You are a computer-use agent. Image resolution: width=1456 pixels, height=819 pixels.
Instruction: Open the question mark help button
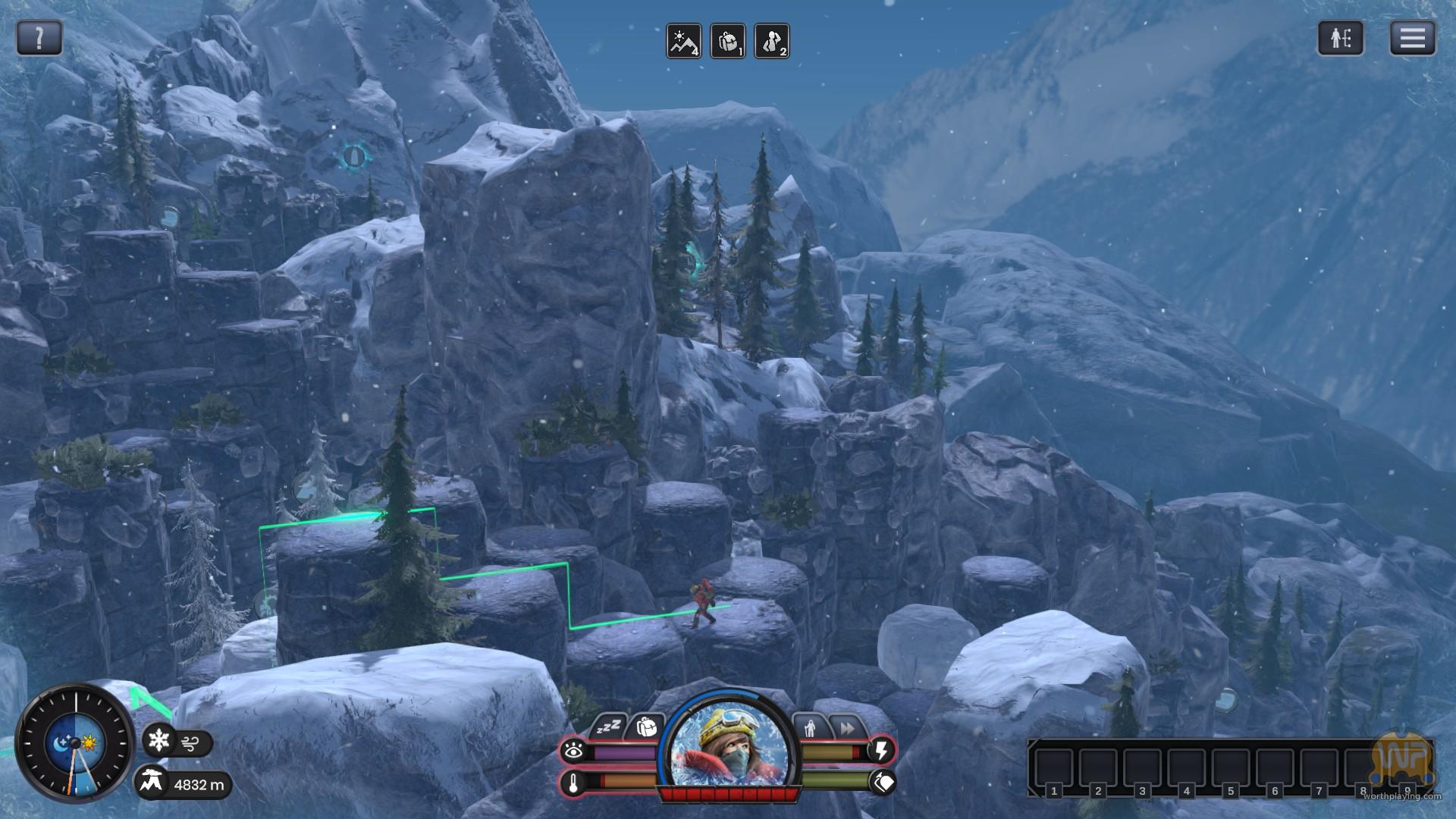tap(39, 37)
